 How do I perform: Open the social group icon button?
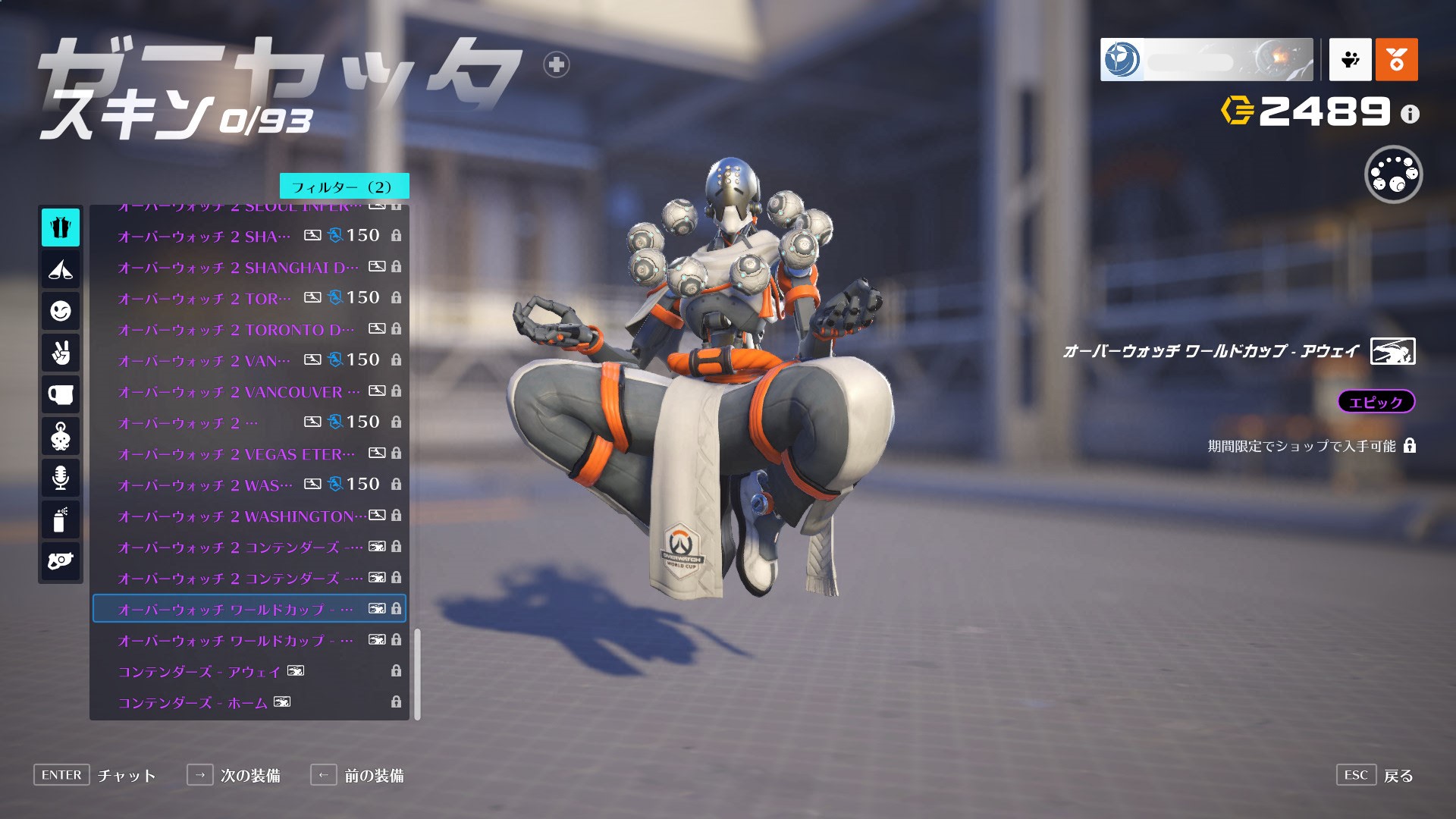1350,59
